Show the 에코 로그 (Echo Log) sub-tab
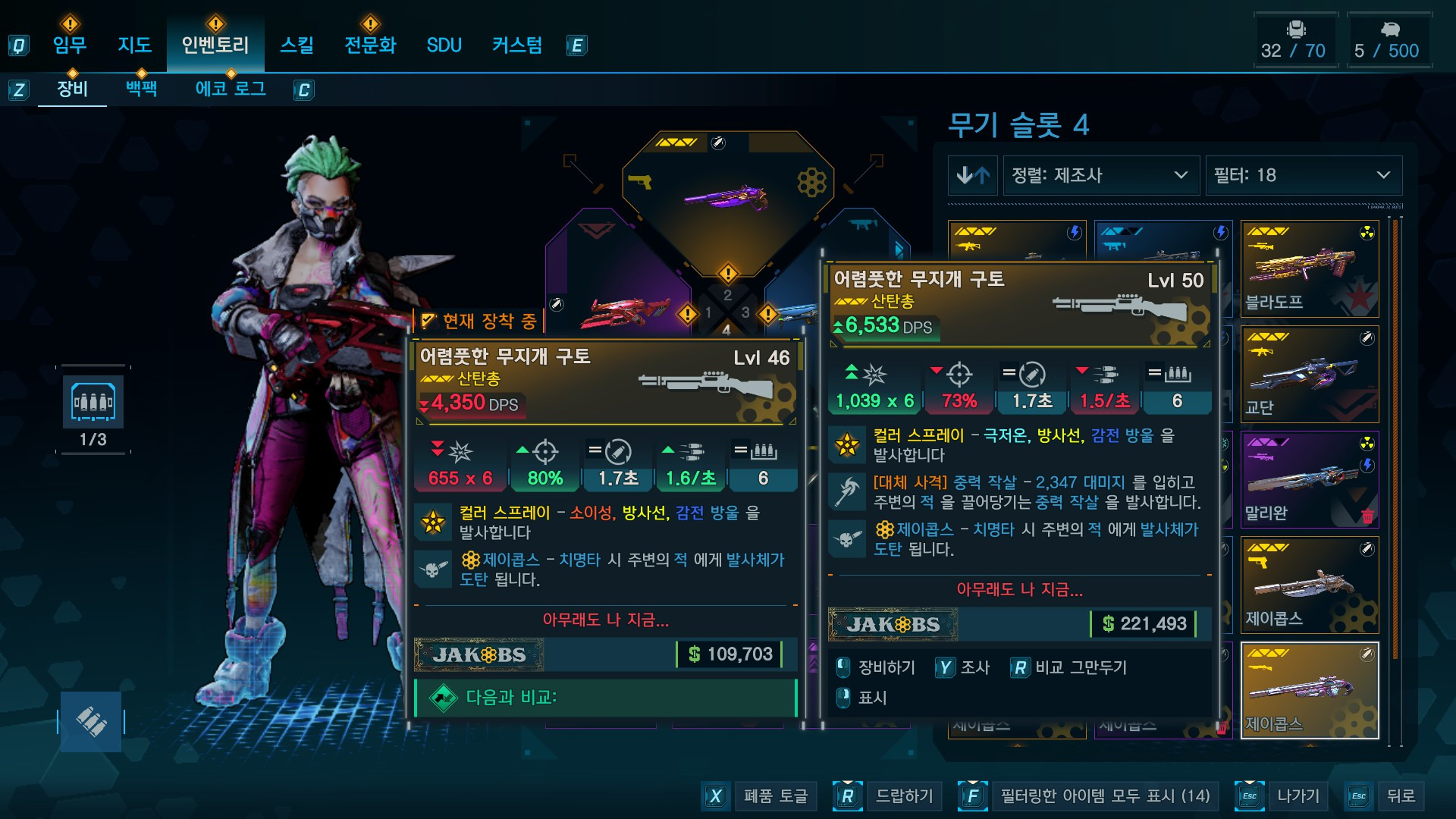The image size is (1456, 819). (x=231, y=89)
